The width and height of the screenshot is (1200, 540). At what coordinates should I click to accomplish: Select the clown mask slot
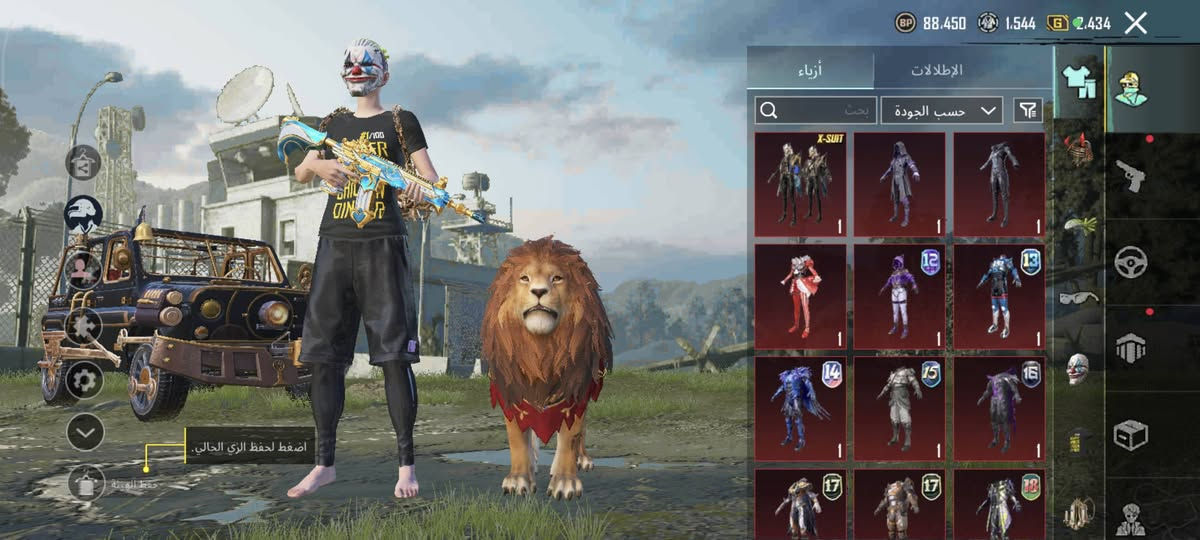pos(1078,368)
